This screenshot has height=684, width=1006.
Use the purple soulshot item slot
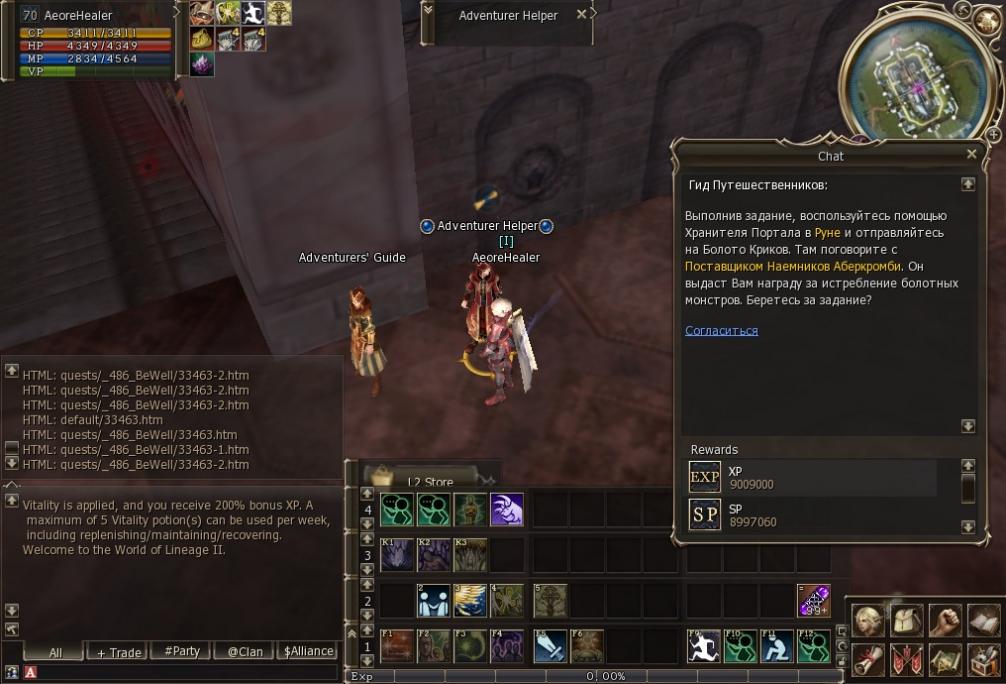[x=813, y=600]
